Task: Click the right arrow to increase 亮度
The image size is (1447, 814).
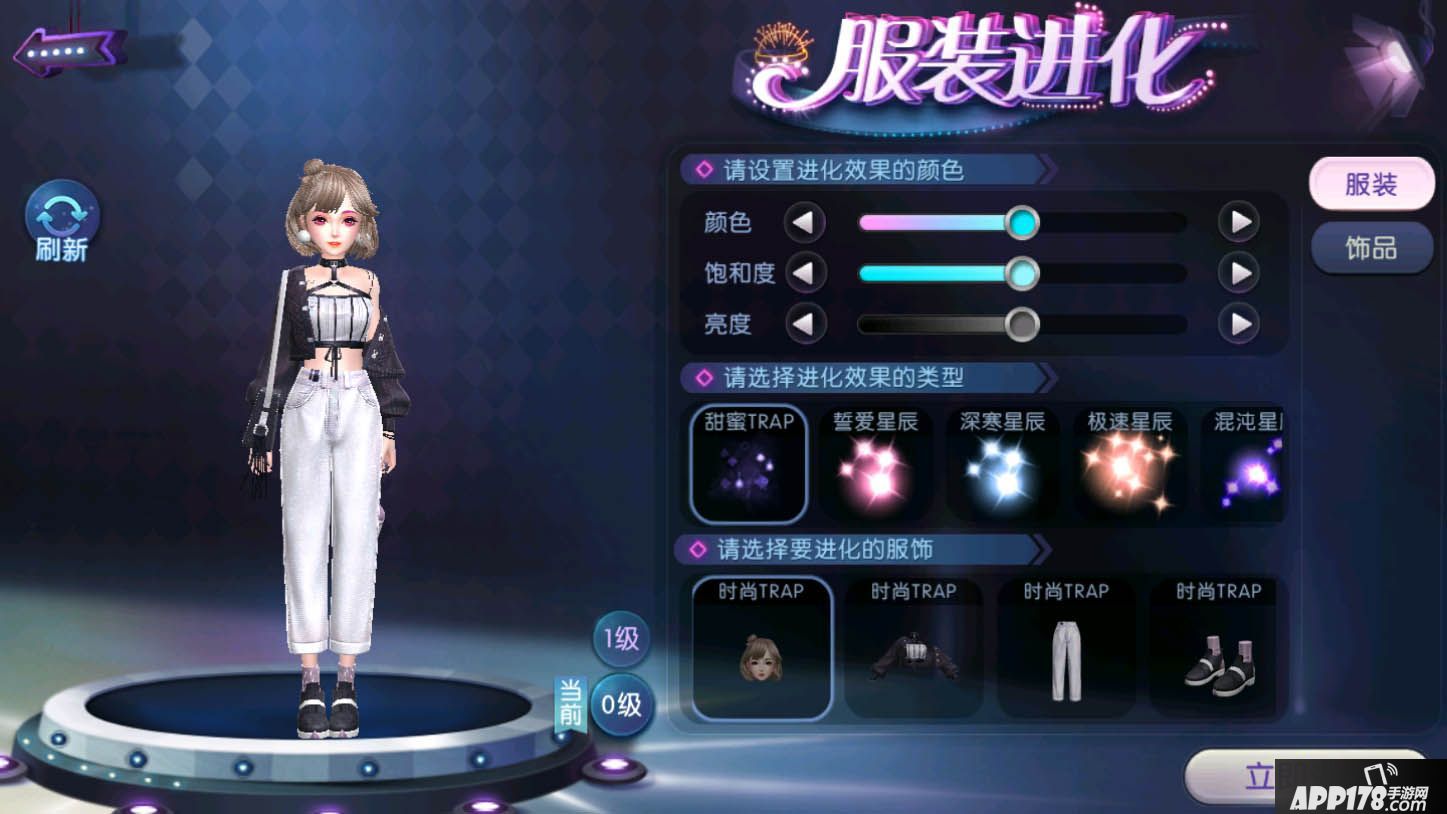Action: (x=1240, y=324)
